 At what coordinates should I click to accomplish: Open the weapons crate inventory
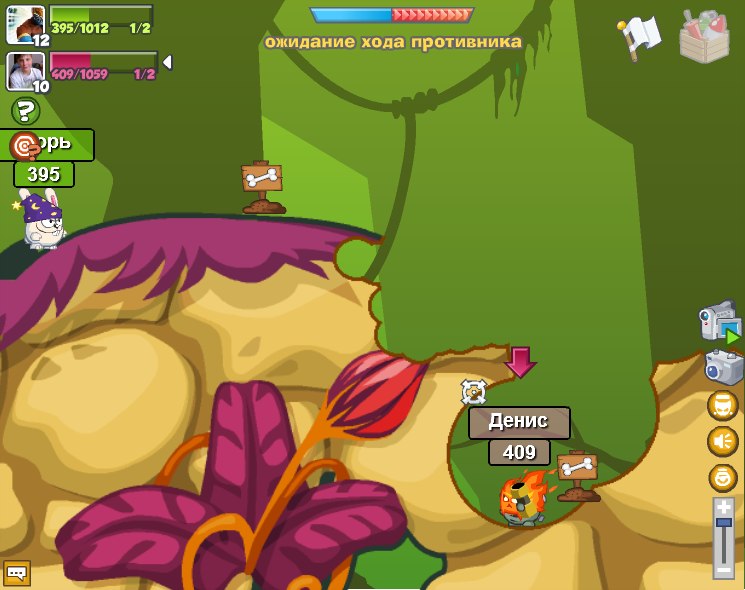(x=704, y=37)
